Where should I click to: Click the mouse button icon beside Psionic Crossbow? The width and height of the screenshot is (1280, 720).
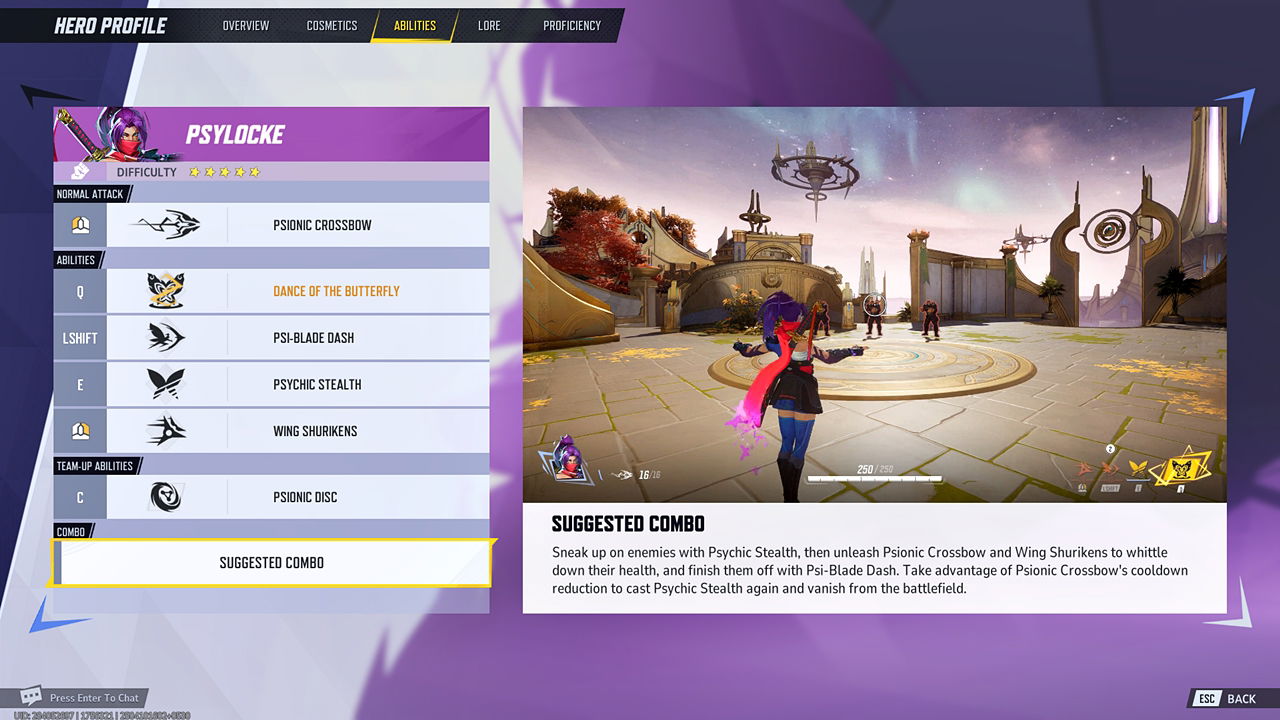(x=80, y=224)
